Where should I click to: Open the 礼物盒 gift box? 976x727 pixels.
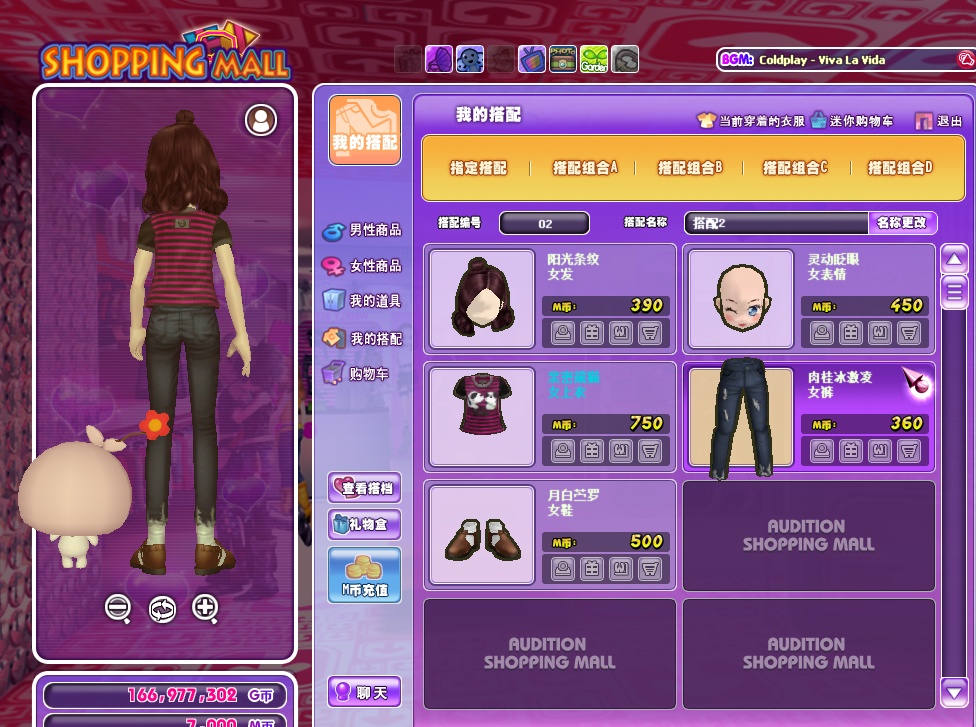(x=365, y=524)
